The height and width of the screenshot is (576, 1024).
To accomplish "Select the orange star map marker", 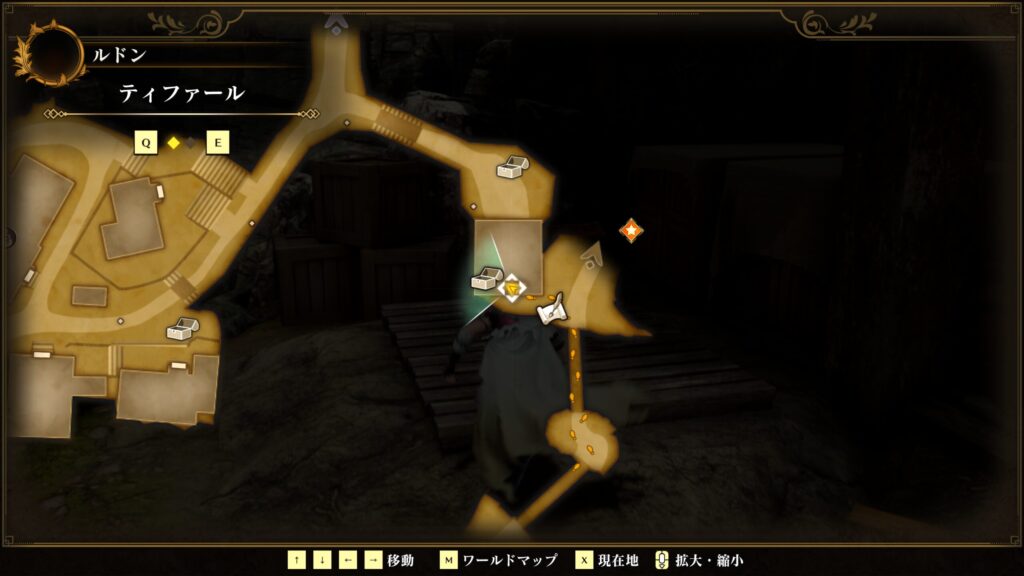I will pyautogui.click(x=631, y=231).
